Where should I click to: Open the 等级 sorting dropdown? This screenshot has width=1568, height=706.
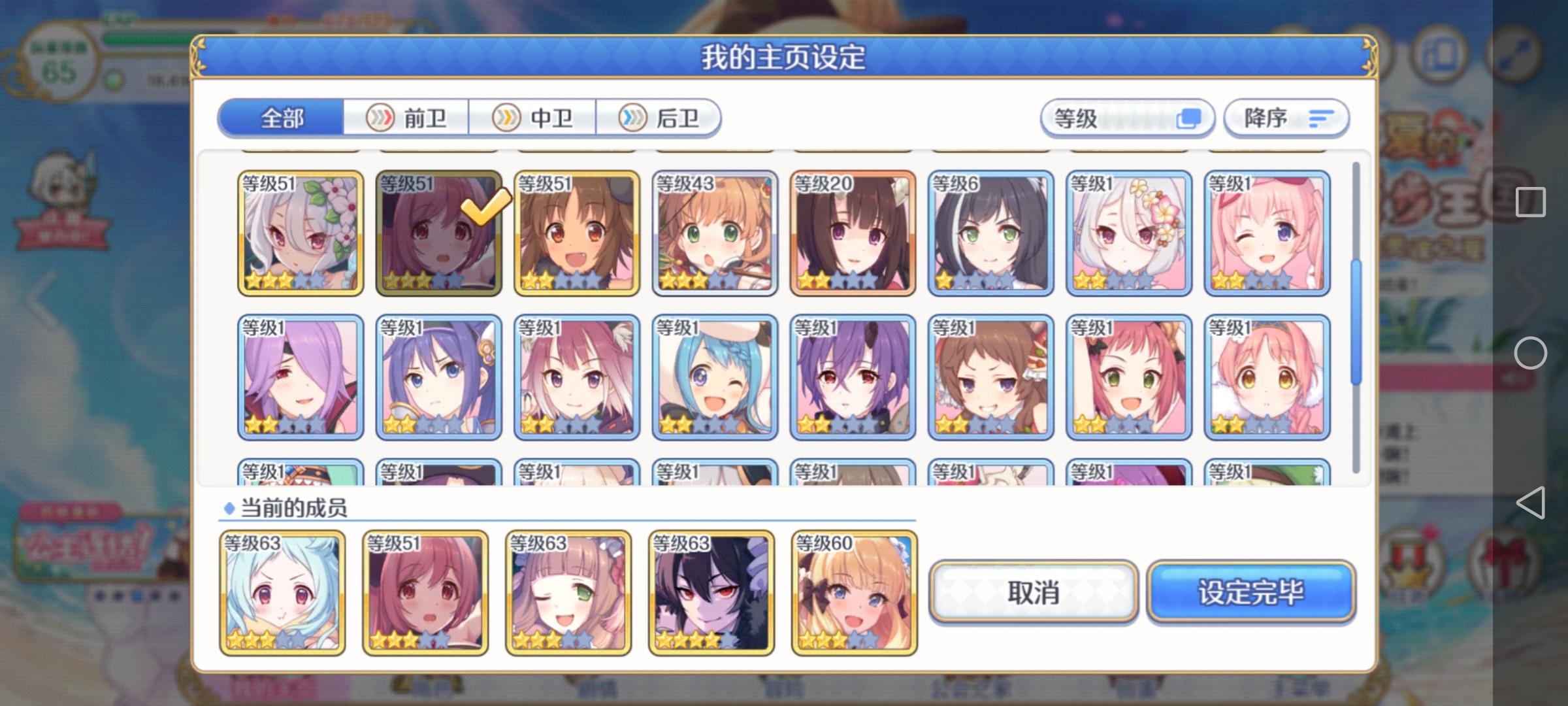(x=1127, y=118)
